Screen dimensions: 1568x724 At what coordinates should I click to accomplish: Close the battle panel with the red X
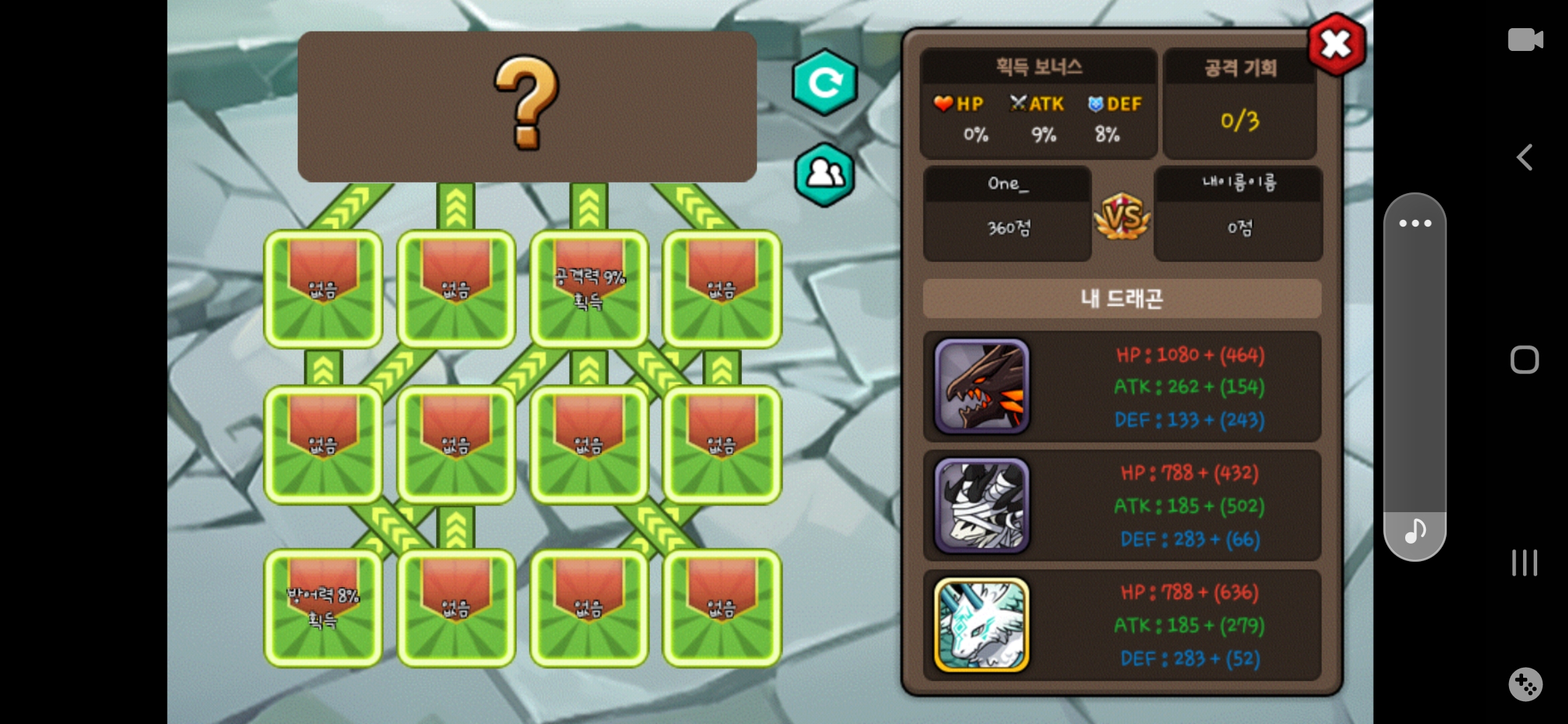pos(1336,45)
